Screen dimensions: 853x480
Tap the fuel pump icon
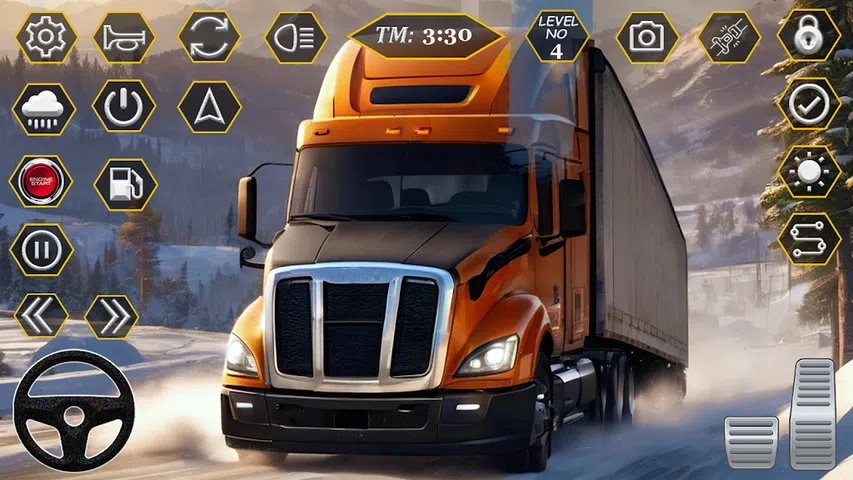[125, 184]
